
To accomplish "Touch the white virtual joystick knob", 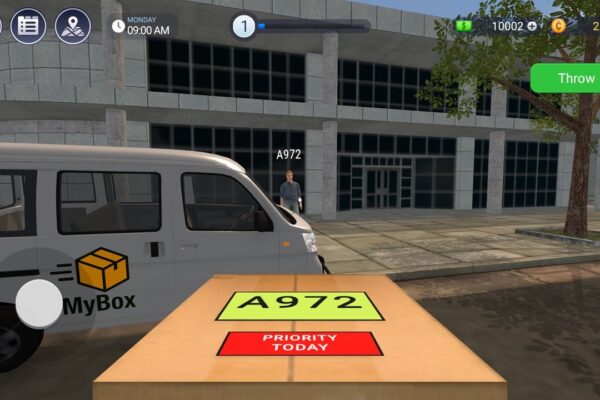I will (x=40, y=303).
